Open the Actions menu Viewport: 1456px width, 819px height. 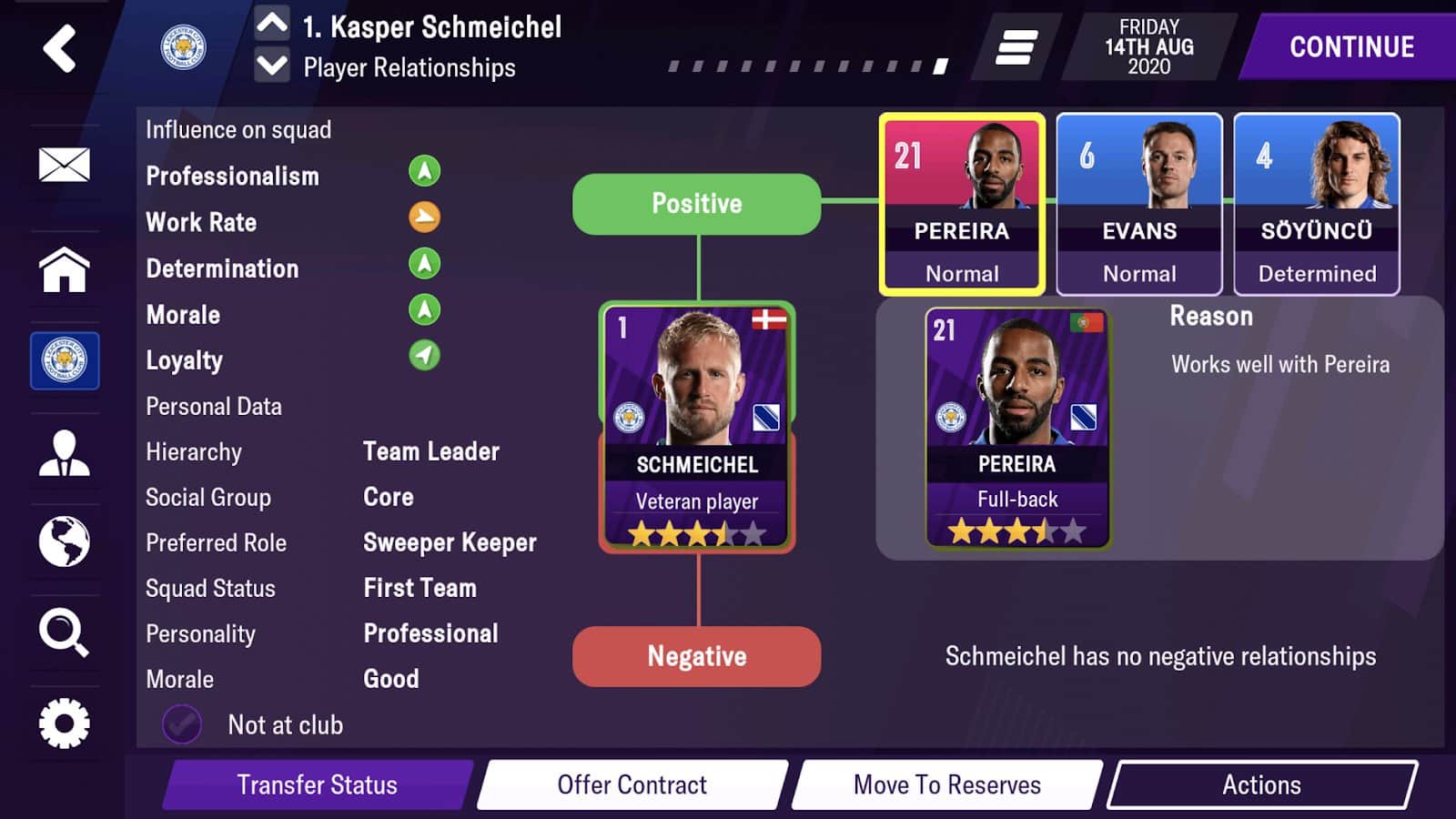[x=1261, y=784]
